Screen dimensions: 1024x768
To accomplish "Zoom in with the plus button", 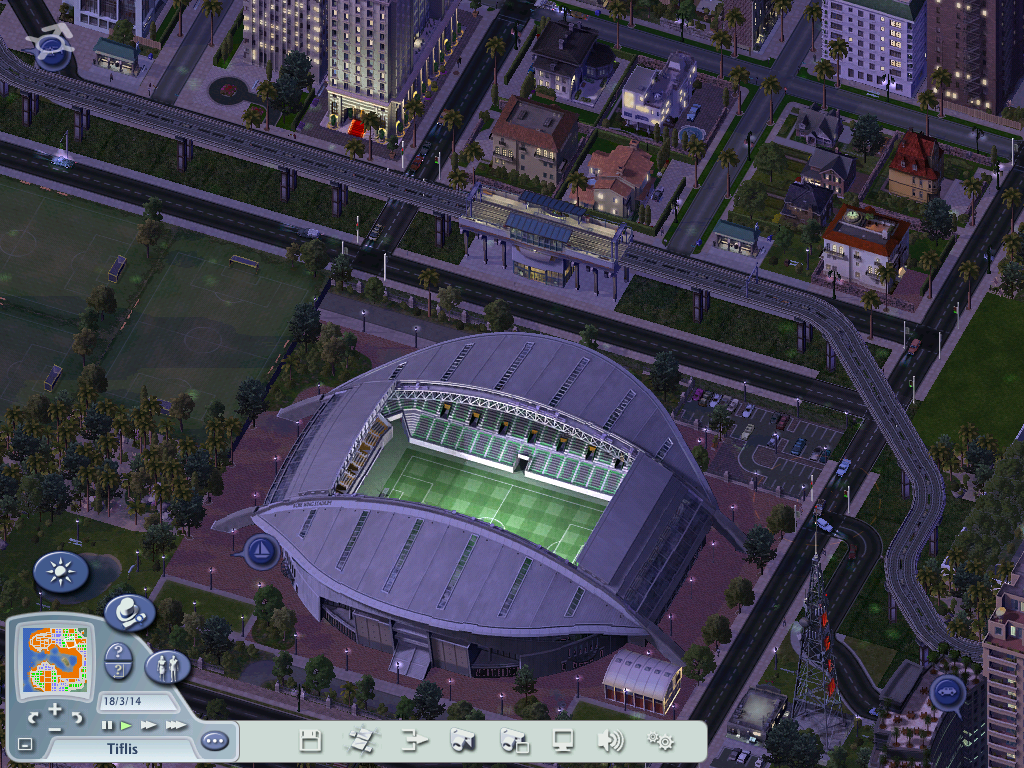I will pos(55,710).
